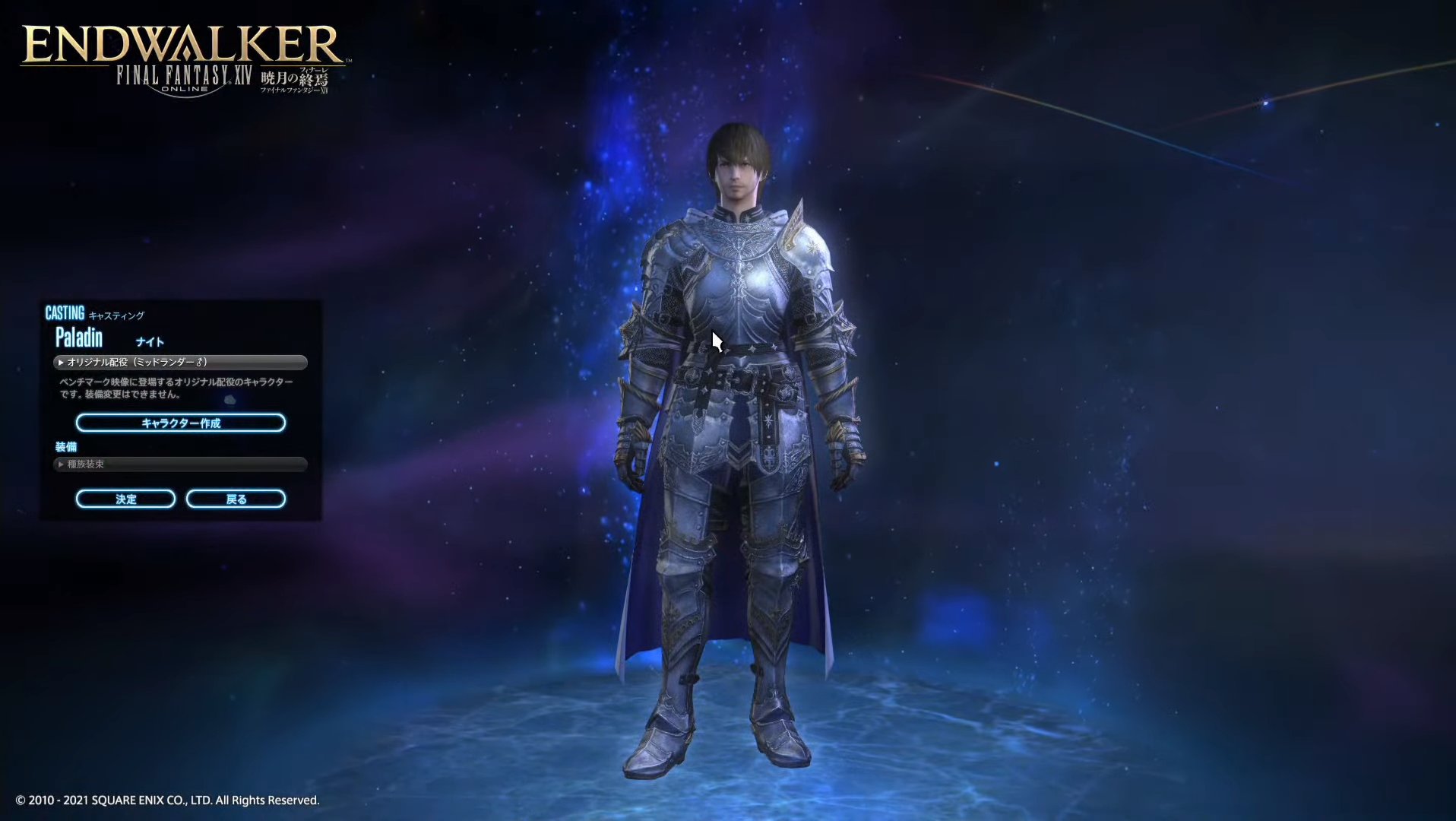The image size is (1456, 821).
Task: Confirm selection with the 決定 button
Action: [125, 499]
